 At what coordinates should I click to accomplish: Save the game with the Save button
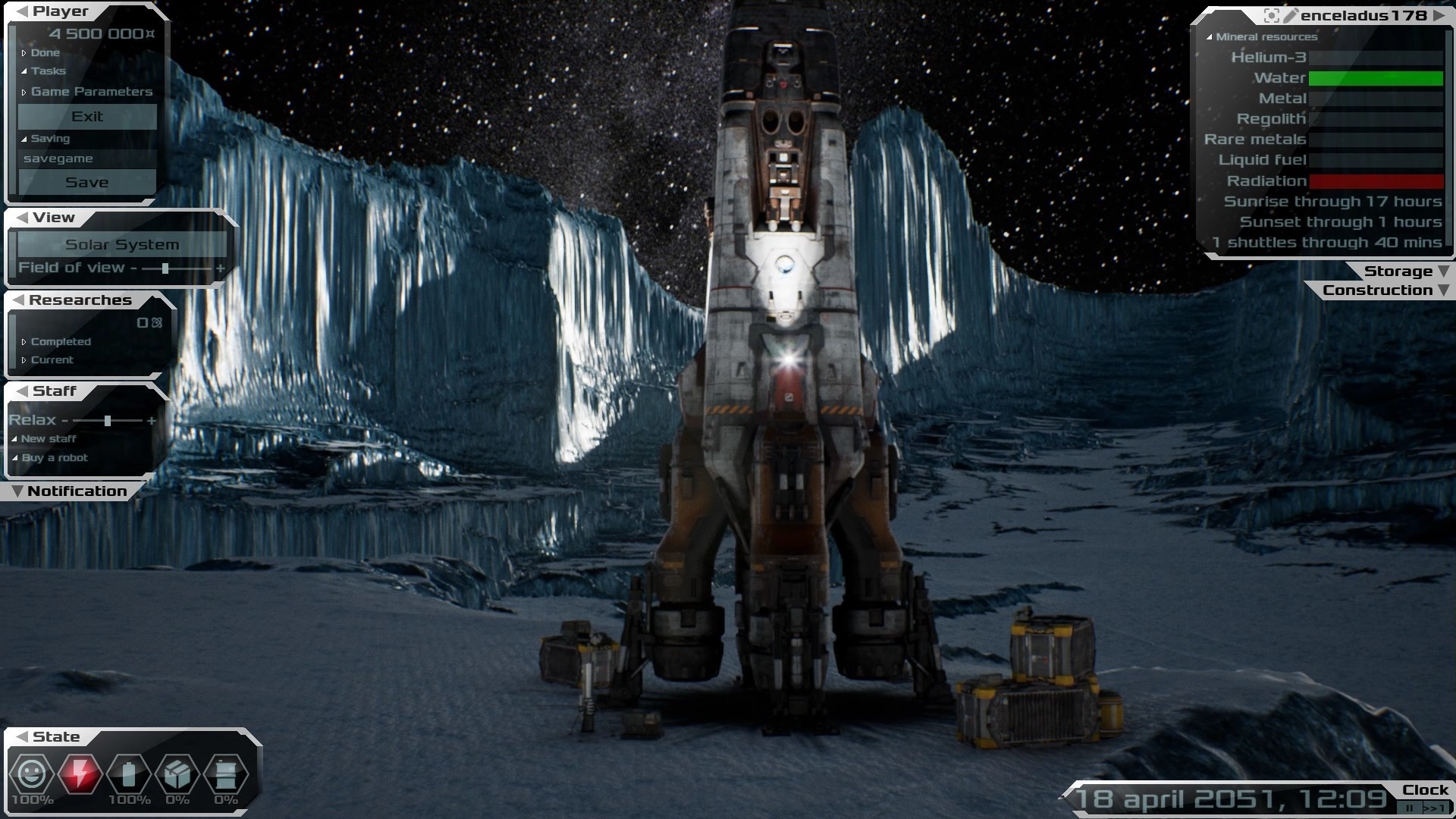tap(87, 183)
